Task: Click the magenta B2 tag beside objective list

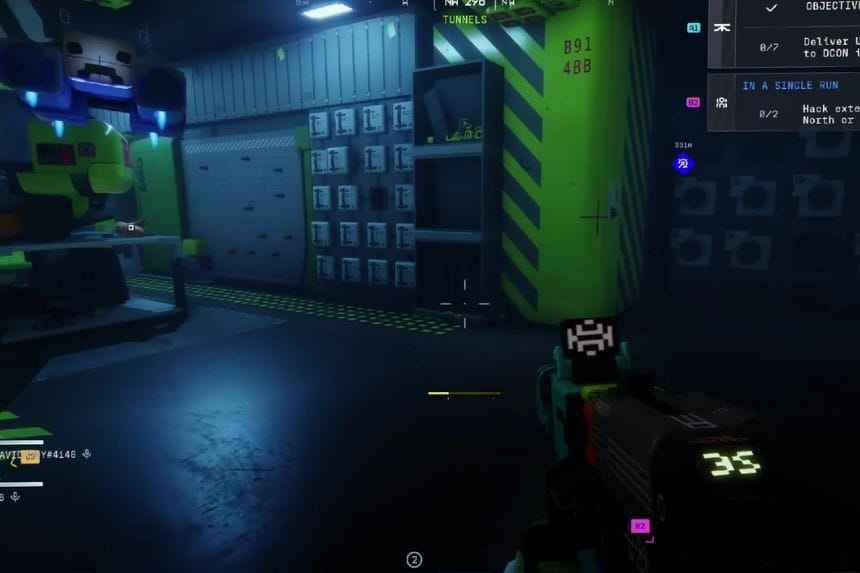Action: pyautogui.click(x=693, y=102)
